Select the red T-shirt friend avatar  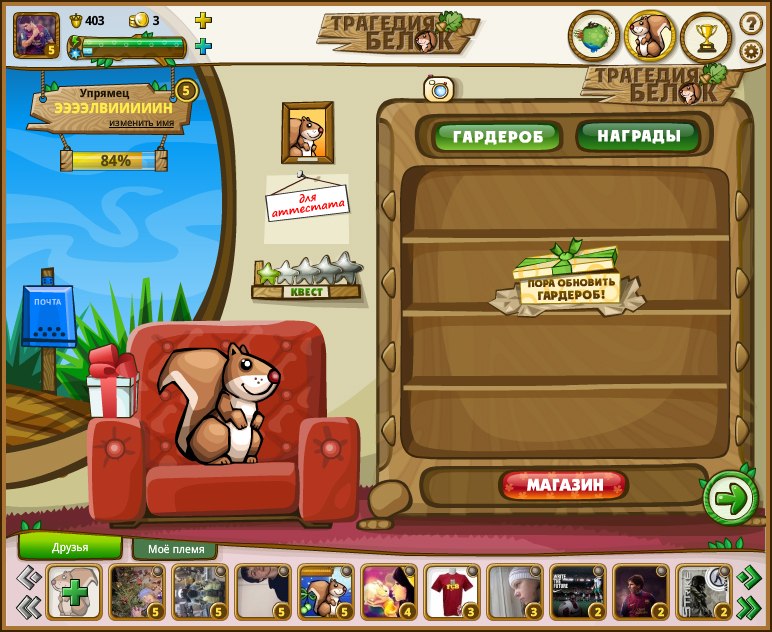click(452, 591)
